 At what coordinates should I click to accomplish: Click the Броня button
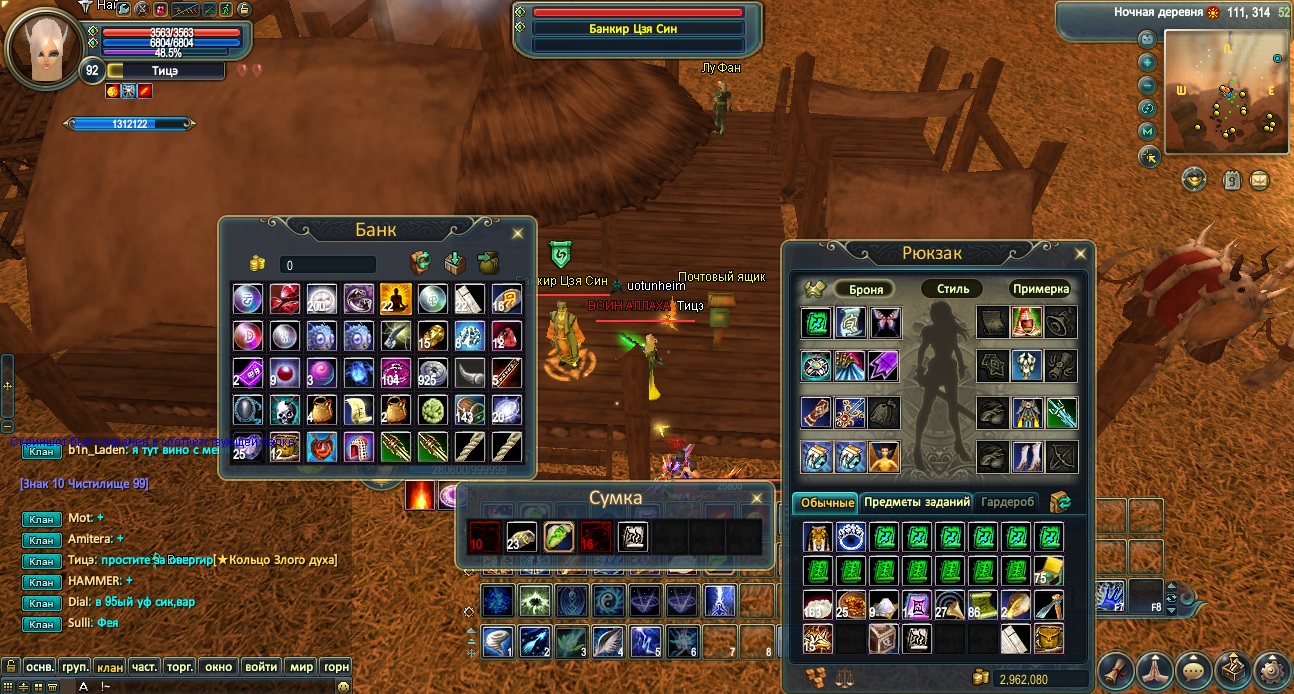[866, 289]
